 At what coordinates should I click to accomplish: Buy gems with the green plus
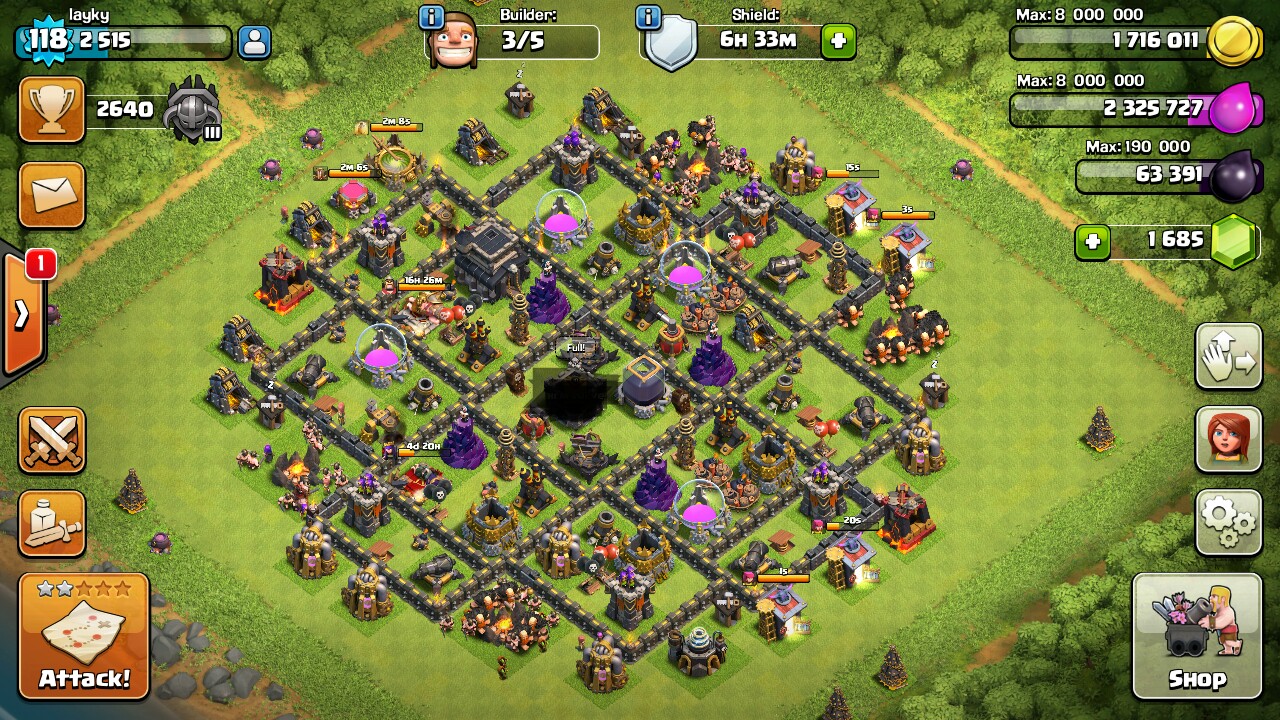pos(1092,241)
